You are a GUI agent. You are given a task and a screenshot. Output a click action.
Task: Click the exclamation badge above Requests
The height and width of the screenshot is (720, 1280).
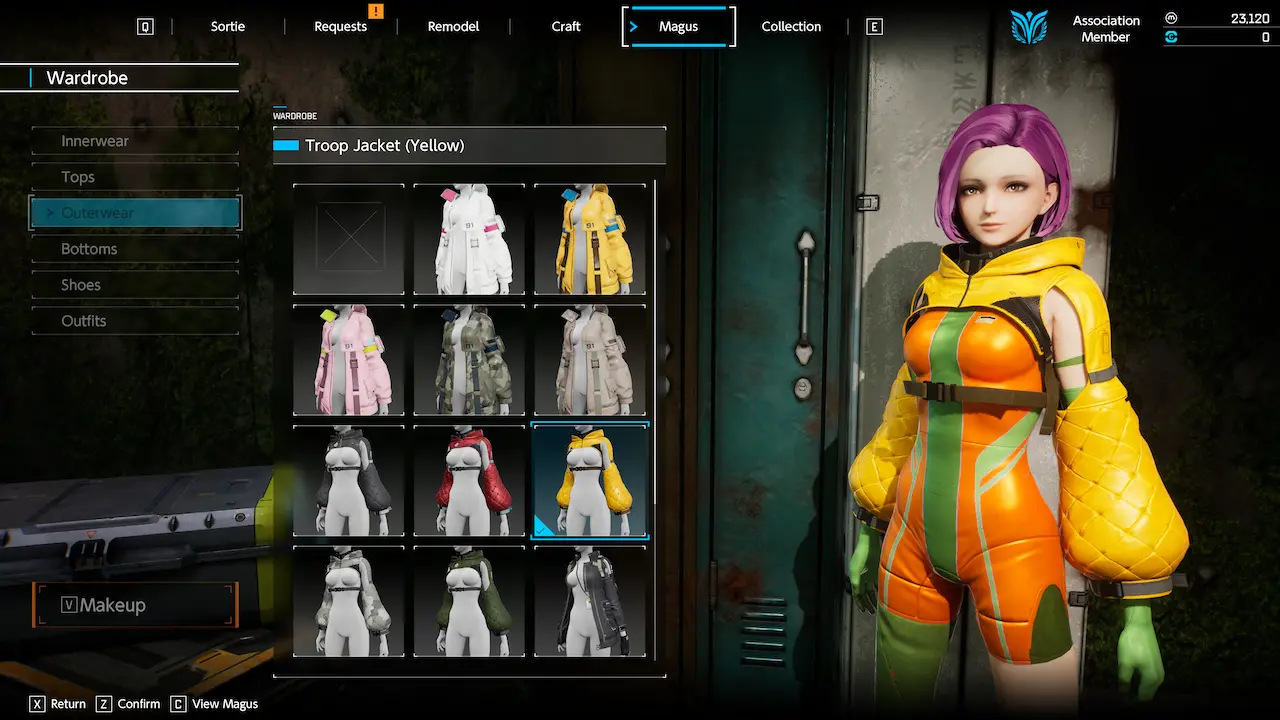[x=377, y=11]
